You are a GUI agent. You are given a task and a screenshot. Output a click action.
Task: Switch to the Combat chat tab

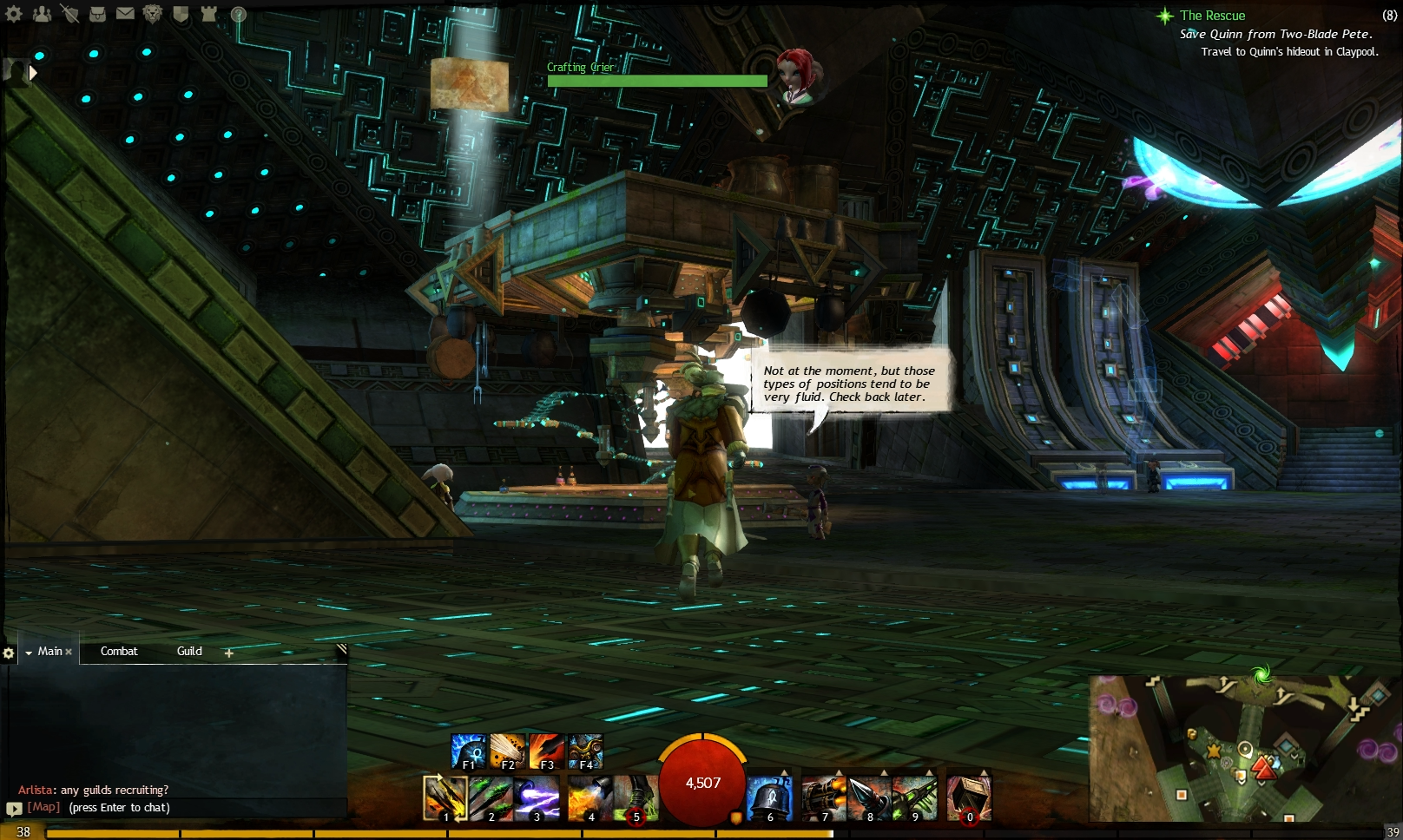click(119, 651)
